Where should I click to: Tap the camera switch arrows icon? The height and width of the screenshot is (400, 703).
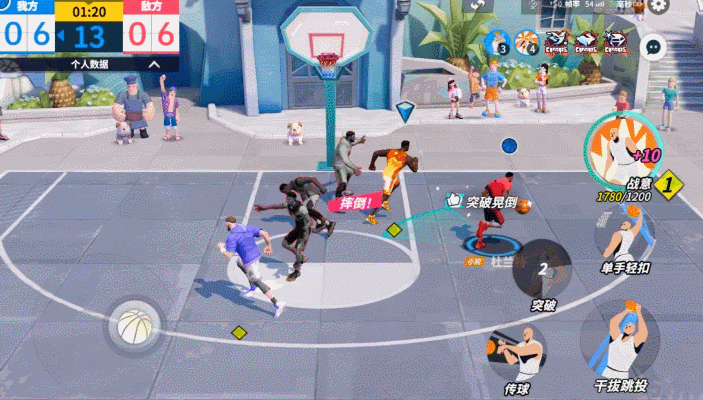point(480,5)
